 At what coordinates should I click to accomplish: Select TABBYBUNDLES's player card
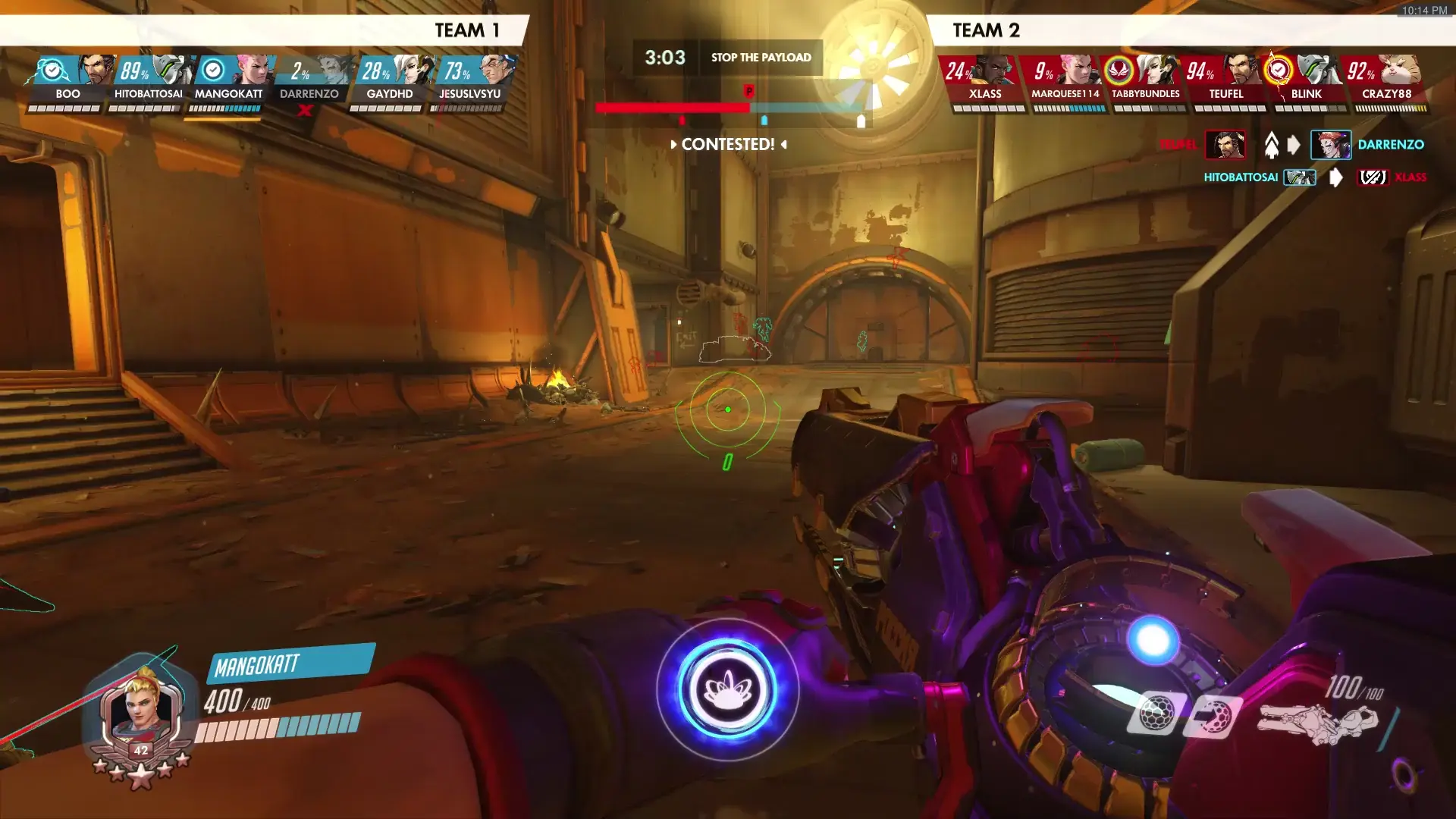[x=1146, y=80]
